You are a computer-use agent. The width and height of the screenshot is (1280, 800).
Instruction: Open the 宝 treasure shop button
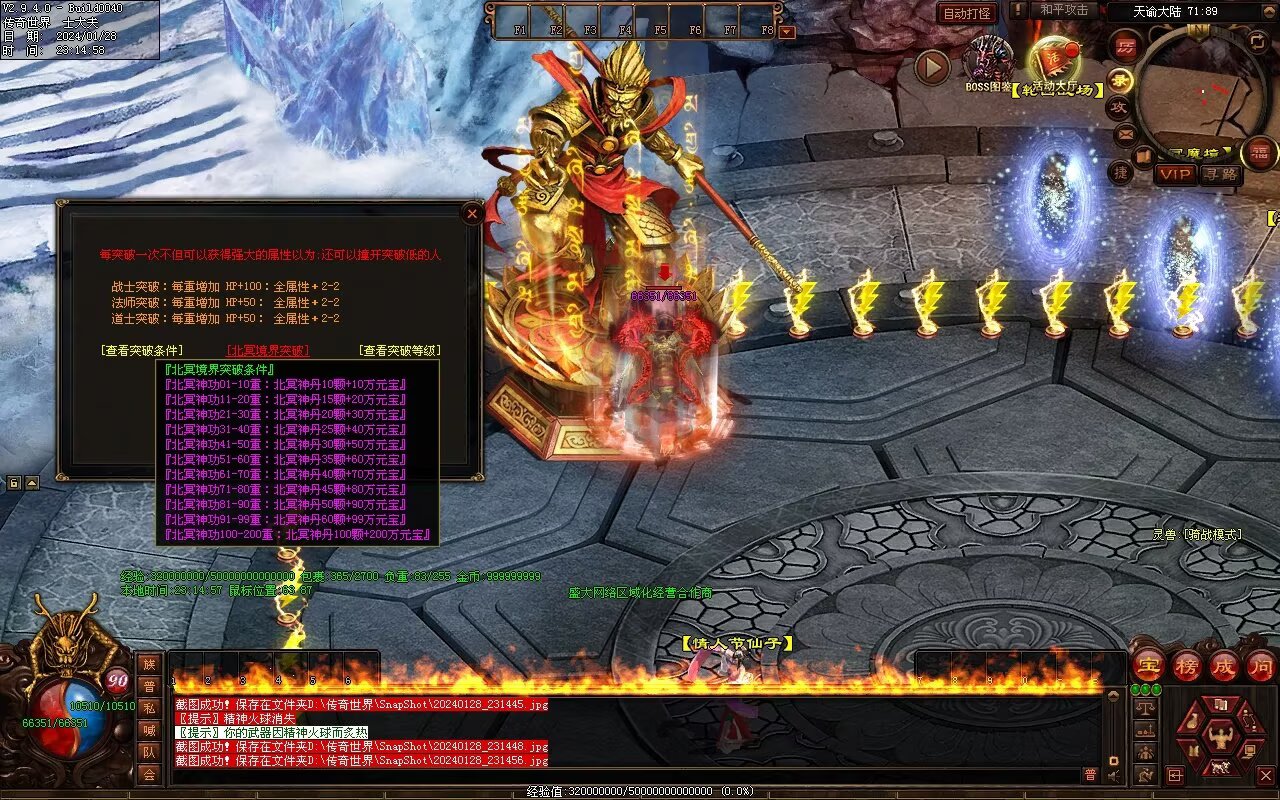pos(1148,666)
